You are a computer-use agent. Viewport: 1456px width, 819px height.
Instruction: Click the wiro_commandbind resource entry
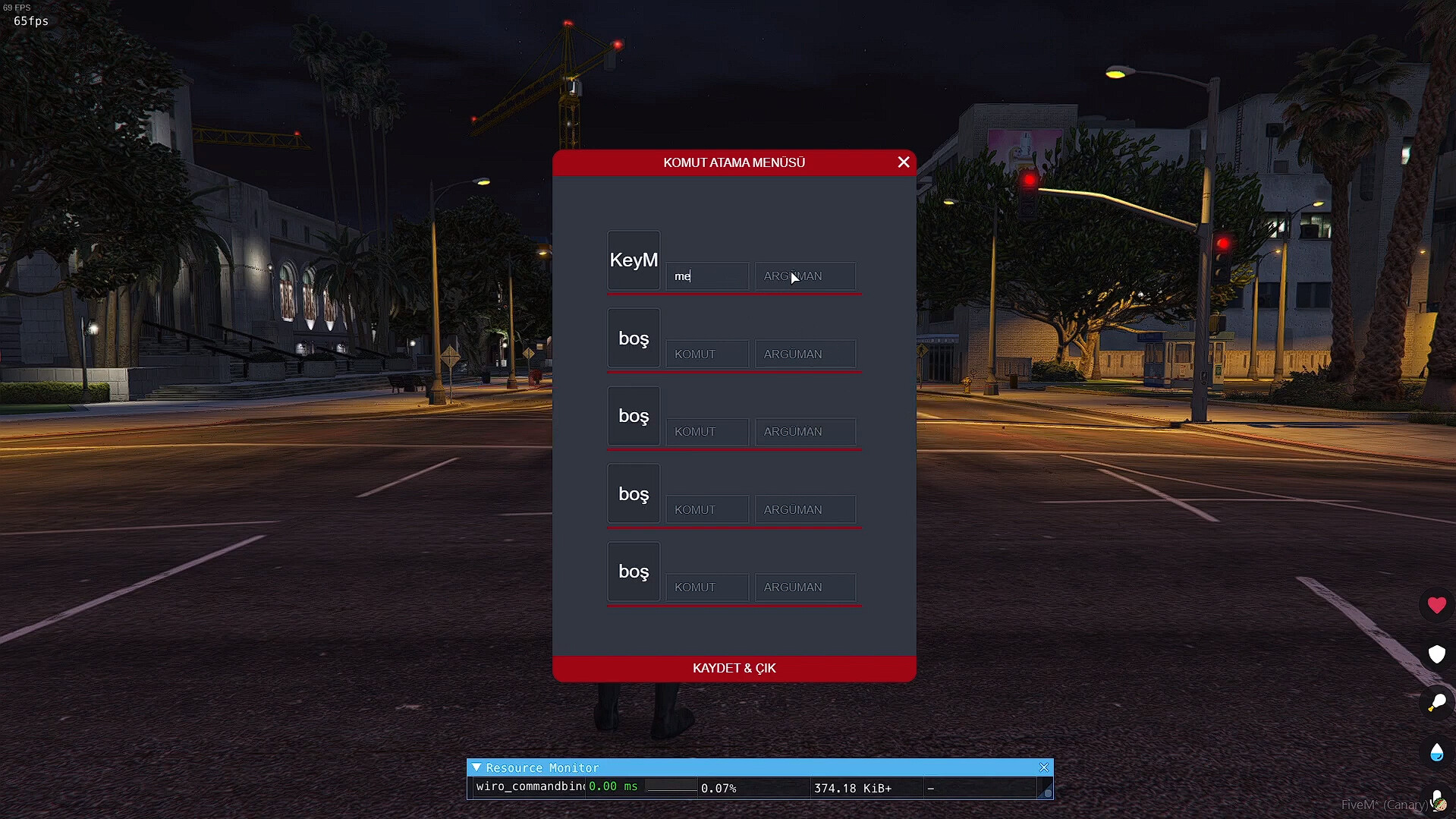(x=526, y=787)
